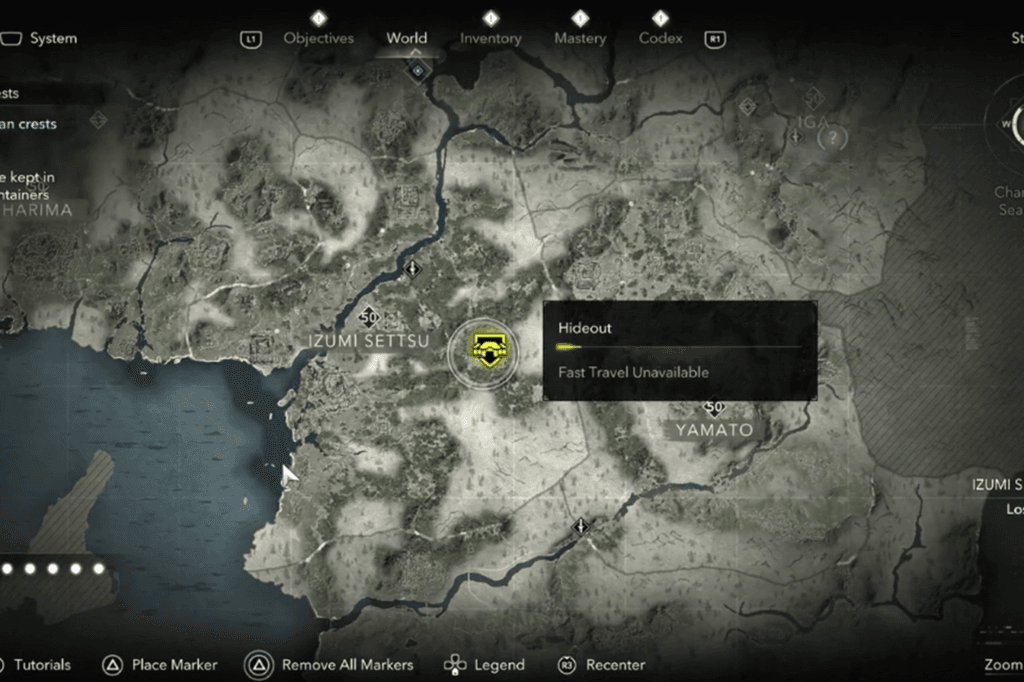Select the World tab
Image resolution: width=1024 pixels, height=682 pixels.
pos(407,38)
